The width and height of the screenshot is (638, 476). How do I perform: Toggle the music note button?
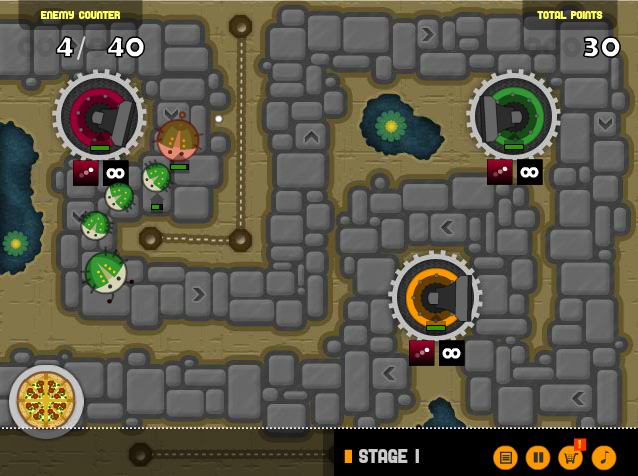[604, 457]
